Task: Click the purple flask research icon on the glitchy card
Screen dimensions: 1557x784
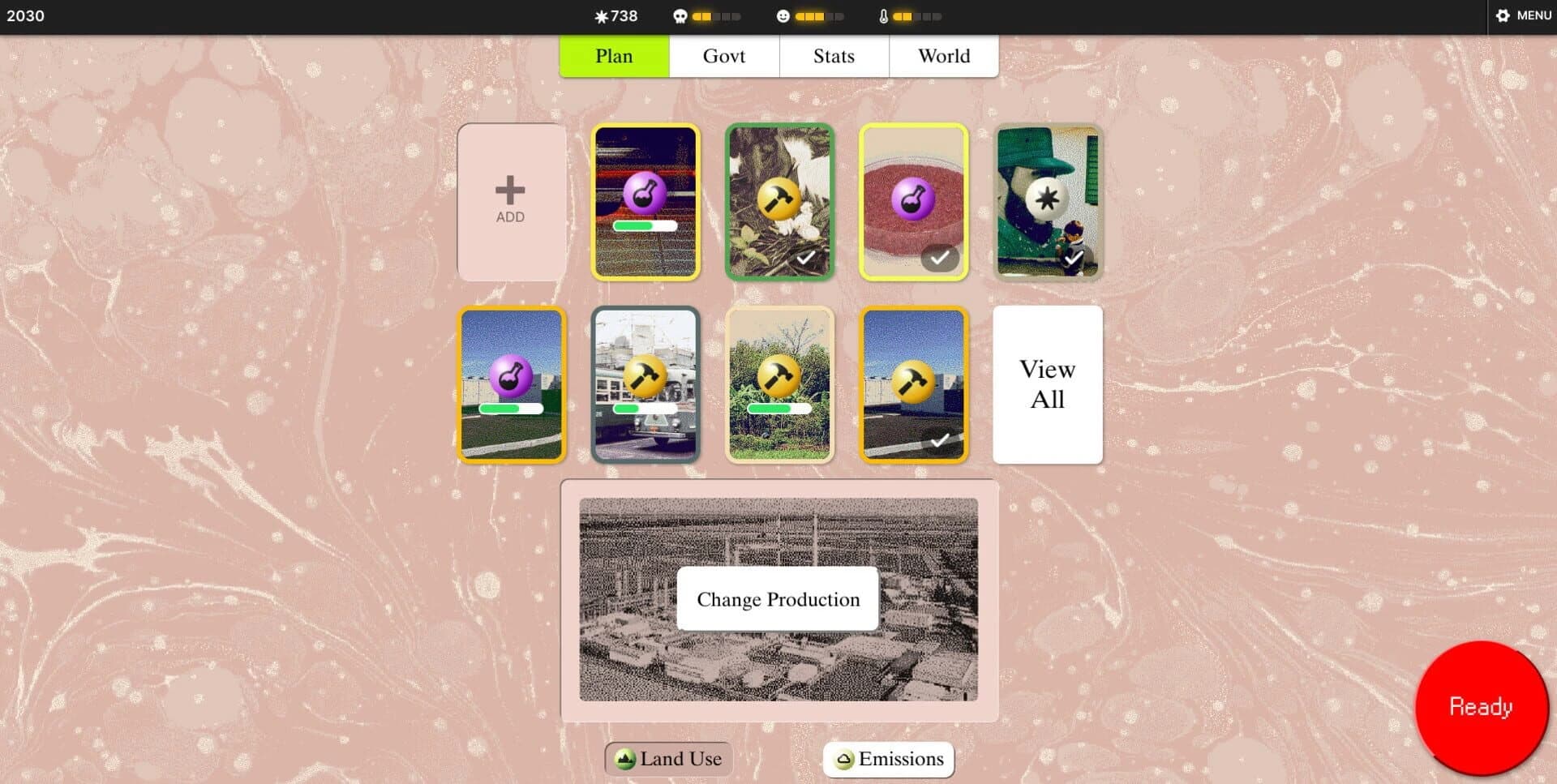Action: click(x=645, y=197)
